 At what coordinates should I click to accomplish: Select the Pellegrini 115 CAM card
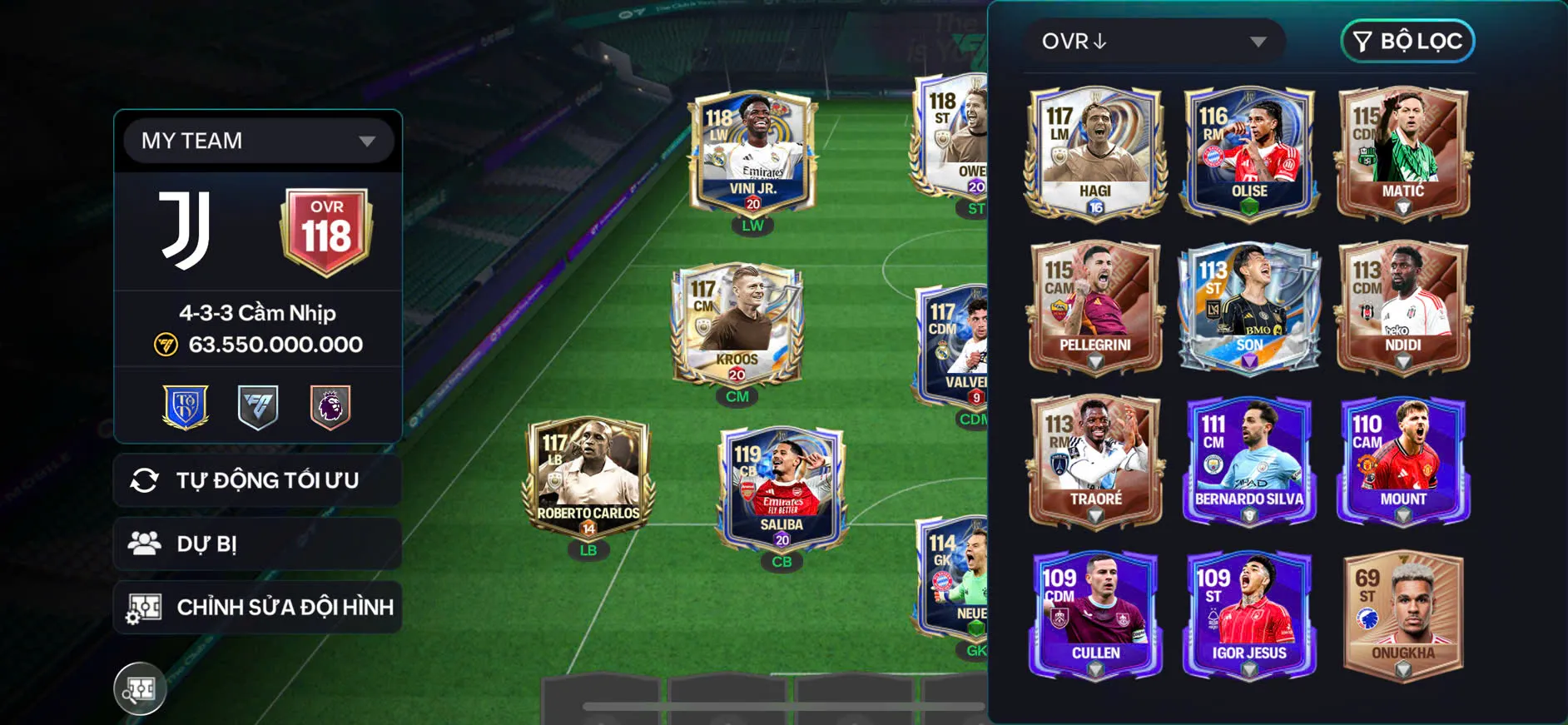tap(1094, 306)
